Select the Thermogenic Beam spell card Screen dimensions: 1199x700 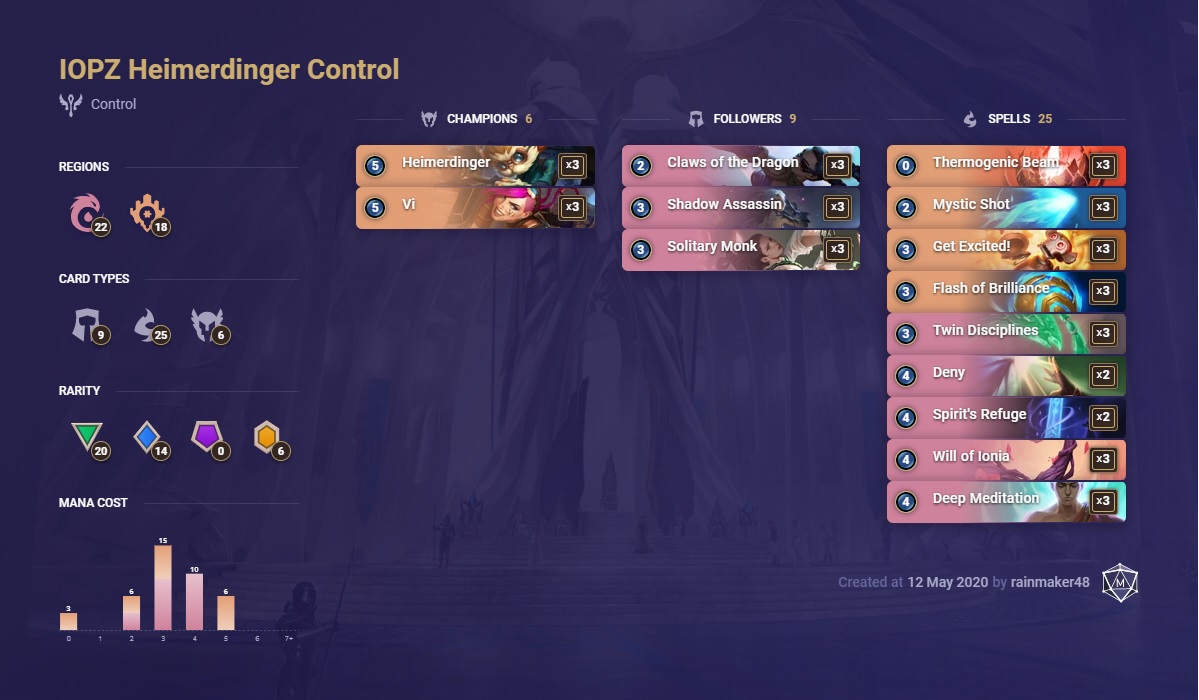[1005, 166]
